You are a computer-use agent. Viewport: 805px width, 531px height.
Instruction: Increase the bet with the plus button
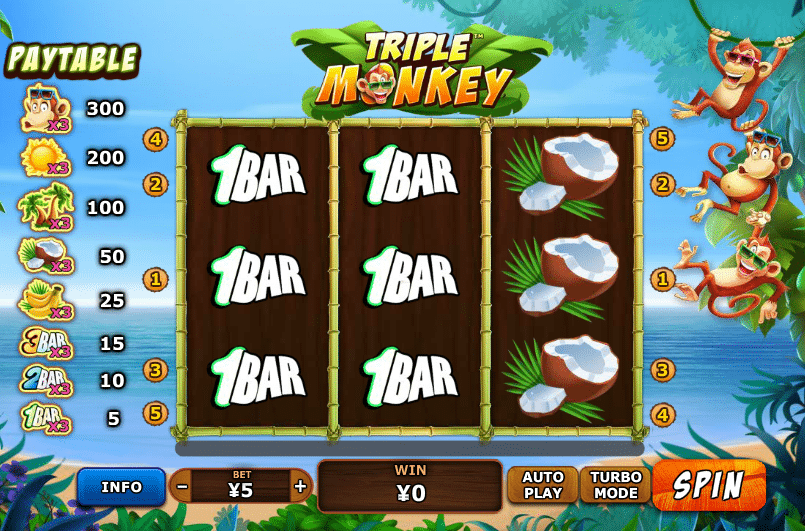300,487
